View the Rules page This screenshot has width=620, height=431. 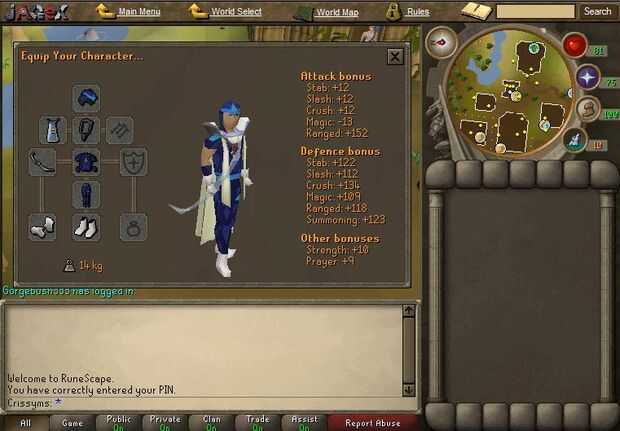point(418,12)
